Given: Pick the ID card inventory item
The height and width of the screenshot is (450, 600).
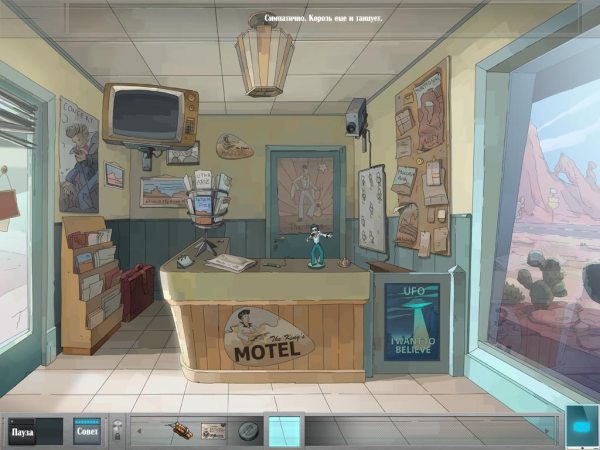Looking at the screenshot, I should [x=213, y=431].
